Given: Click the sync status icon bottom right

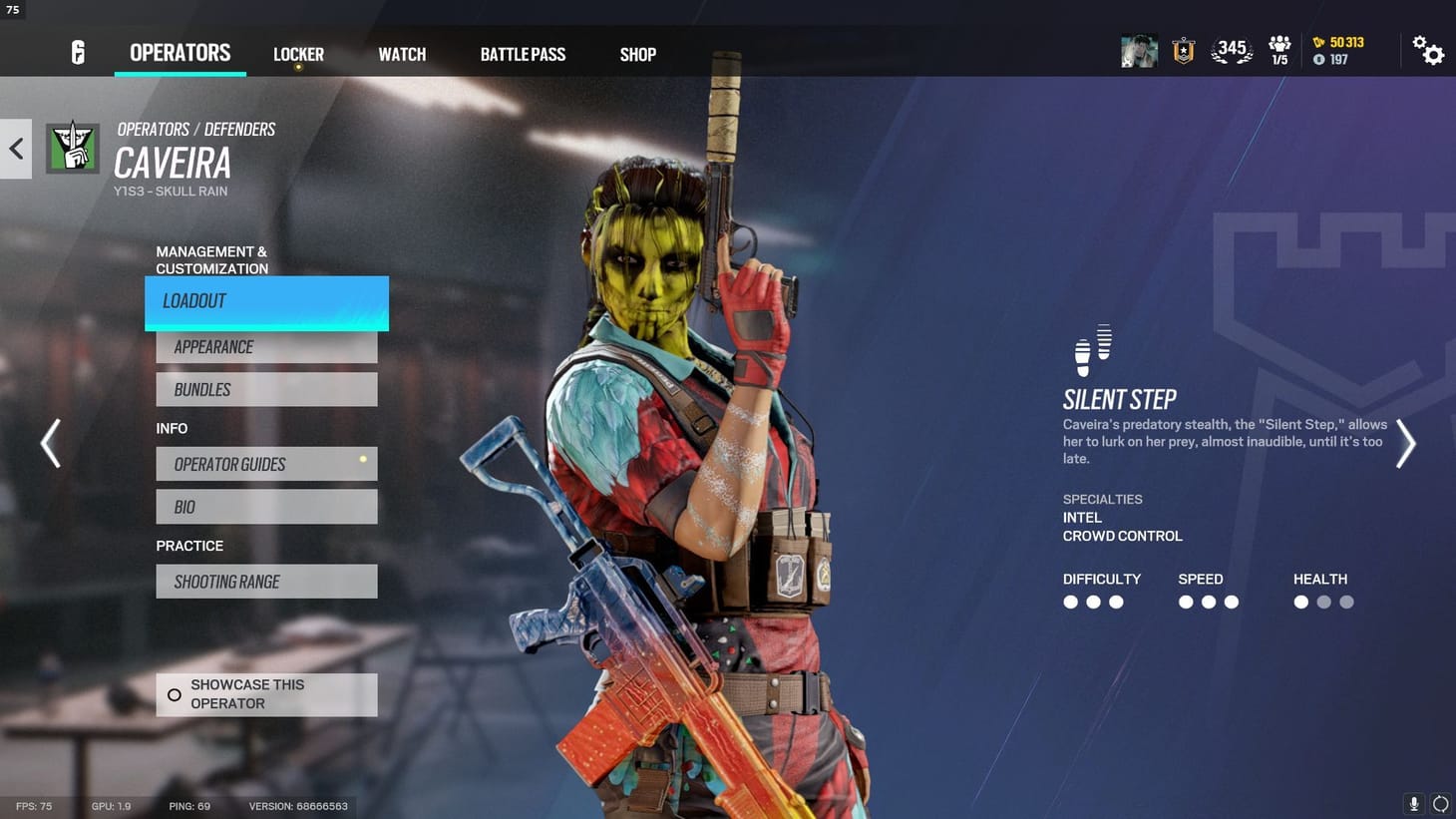Looking at the screenshot, I should tap(1440, 804).
